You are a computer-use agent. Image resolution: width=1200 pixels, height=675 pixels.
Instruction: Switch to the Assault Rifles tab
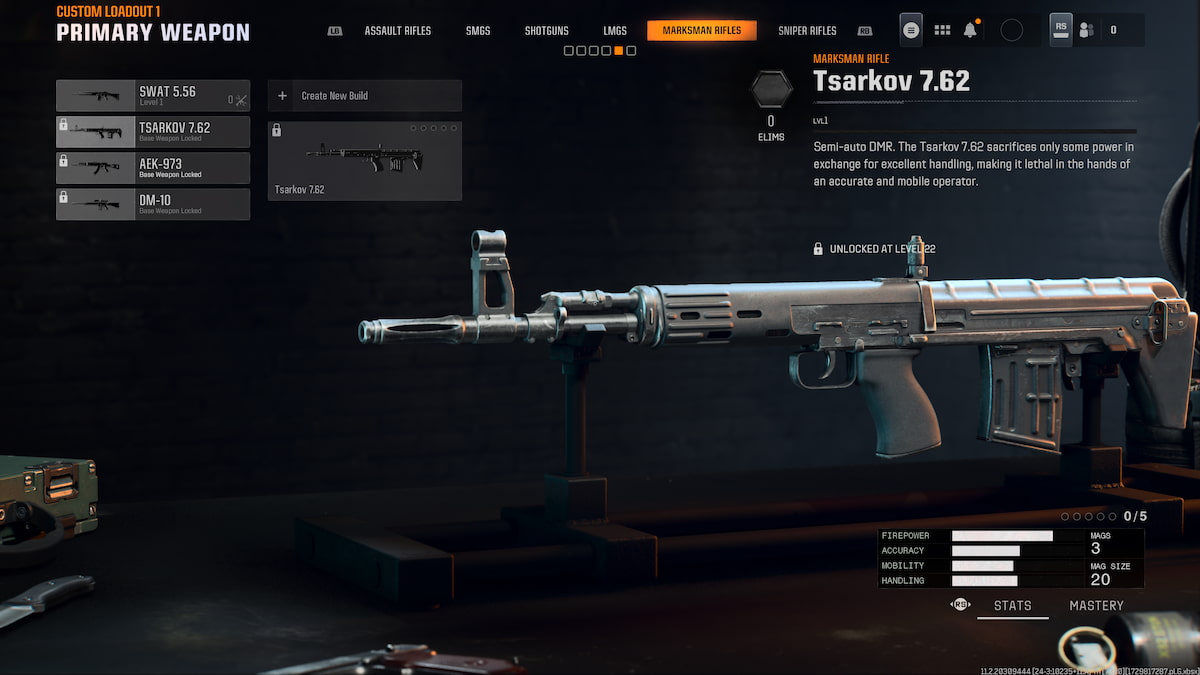397,31
